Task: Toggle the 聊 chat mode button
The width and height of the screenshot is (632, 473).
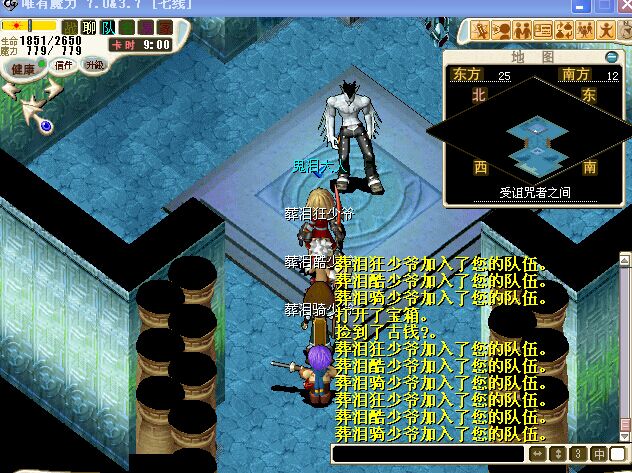Action: click(x=89, y=28)
